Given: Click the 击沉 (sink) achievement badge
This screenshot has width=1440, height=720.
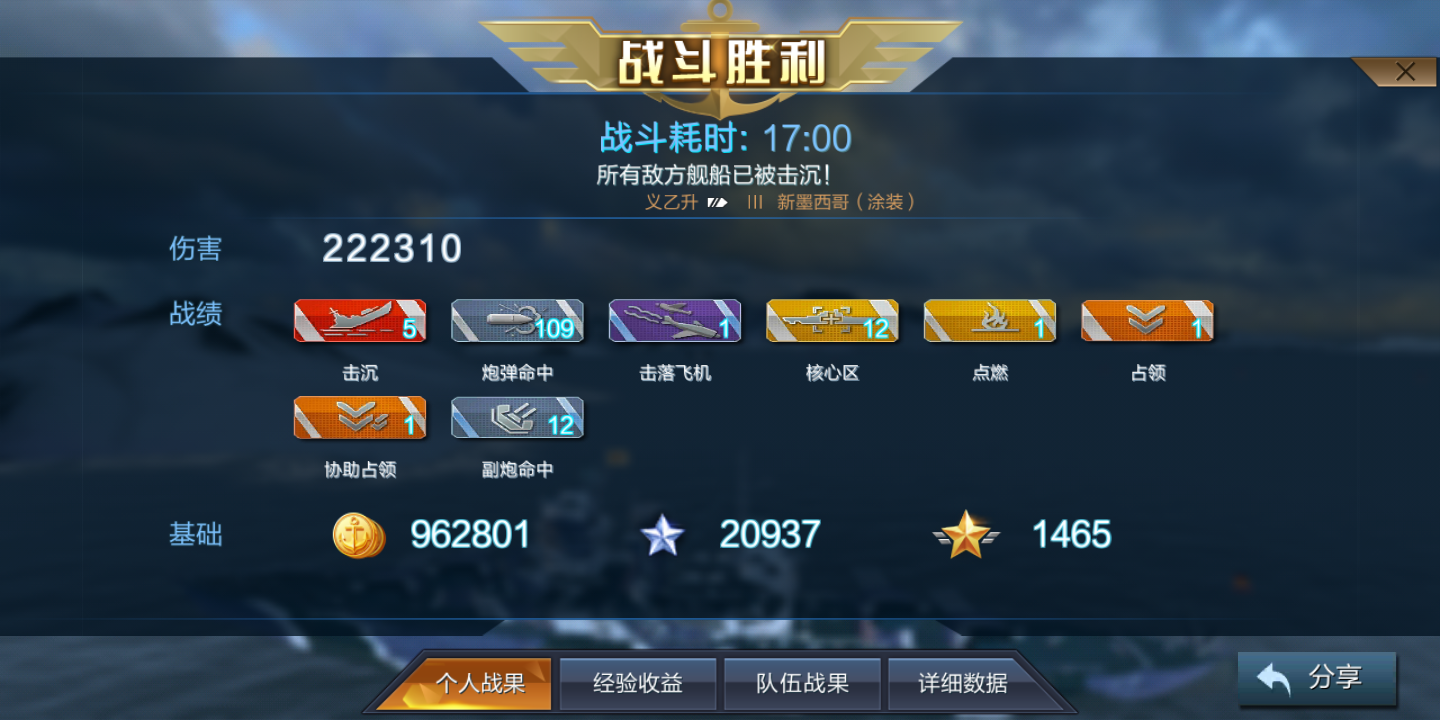Looking at the screenshot, I should [359, 320].
